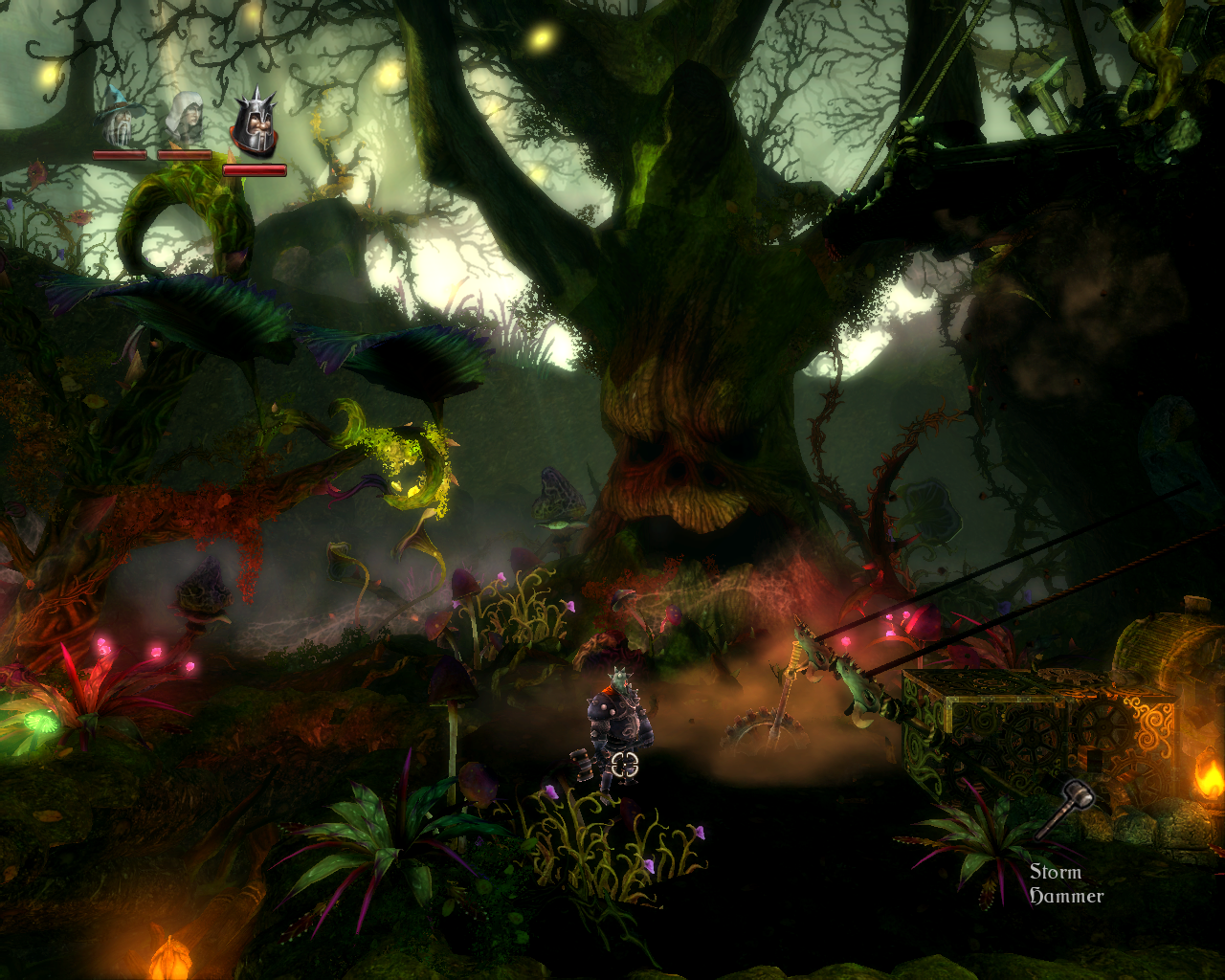Select the wizard character portrait

[119, 119]
